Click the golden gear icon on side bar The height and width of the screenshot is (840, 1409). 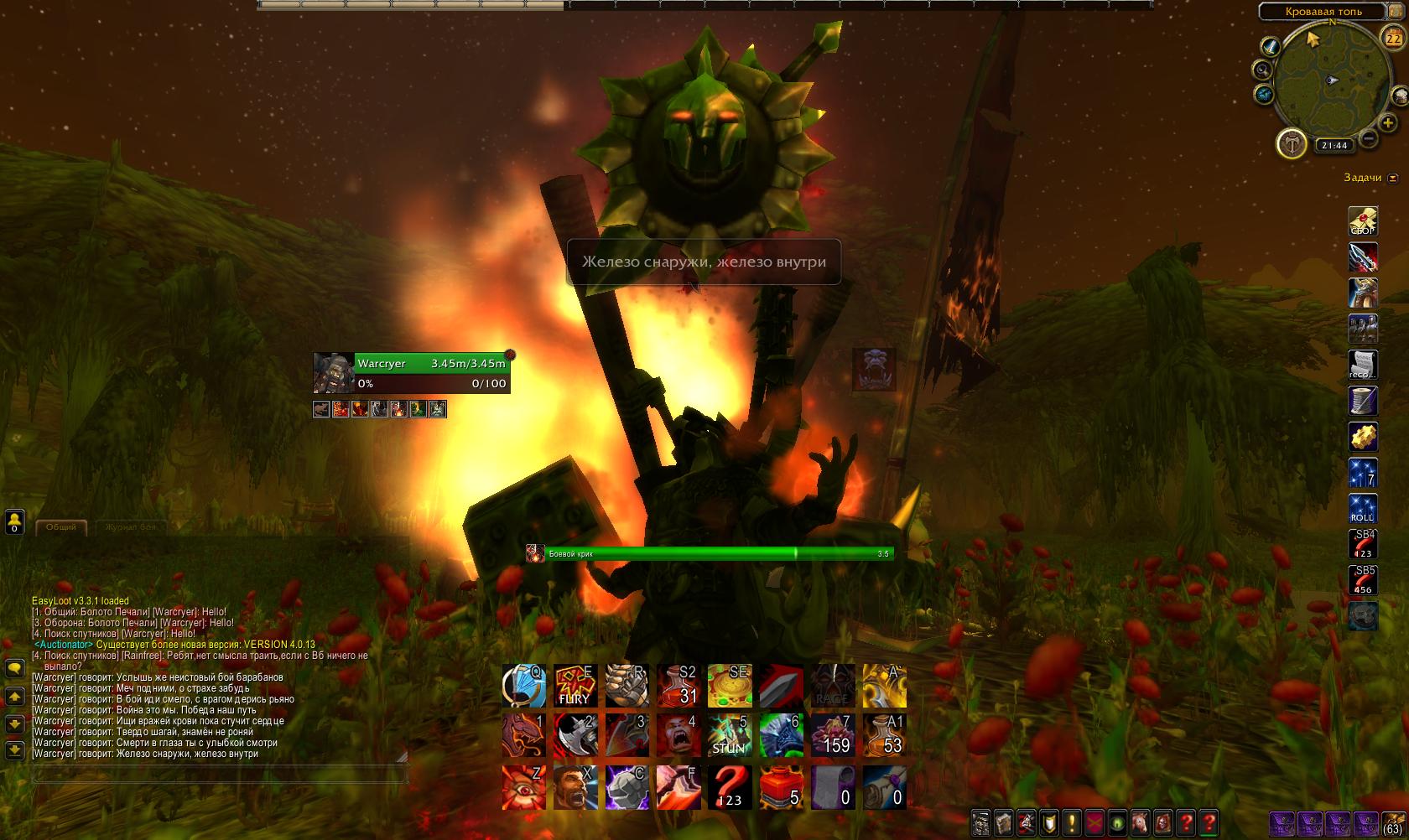[x=1363, y=437]
